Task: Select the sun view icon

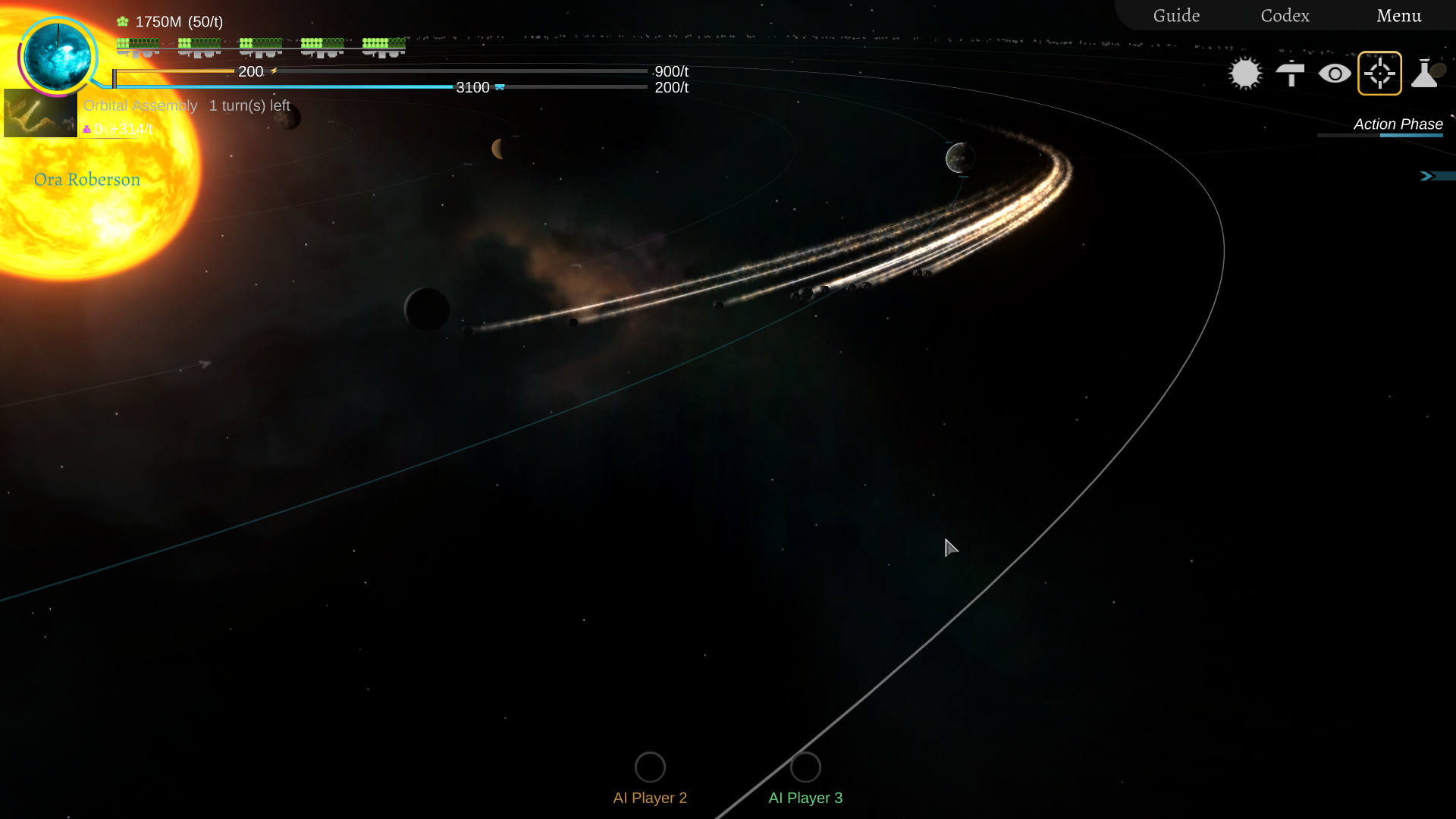Action: (x=1245, y=74)
